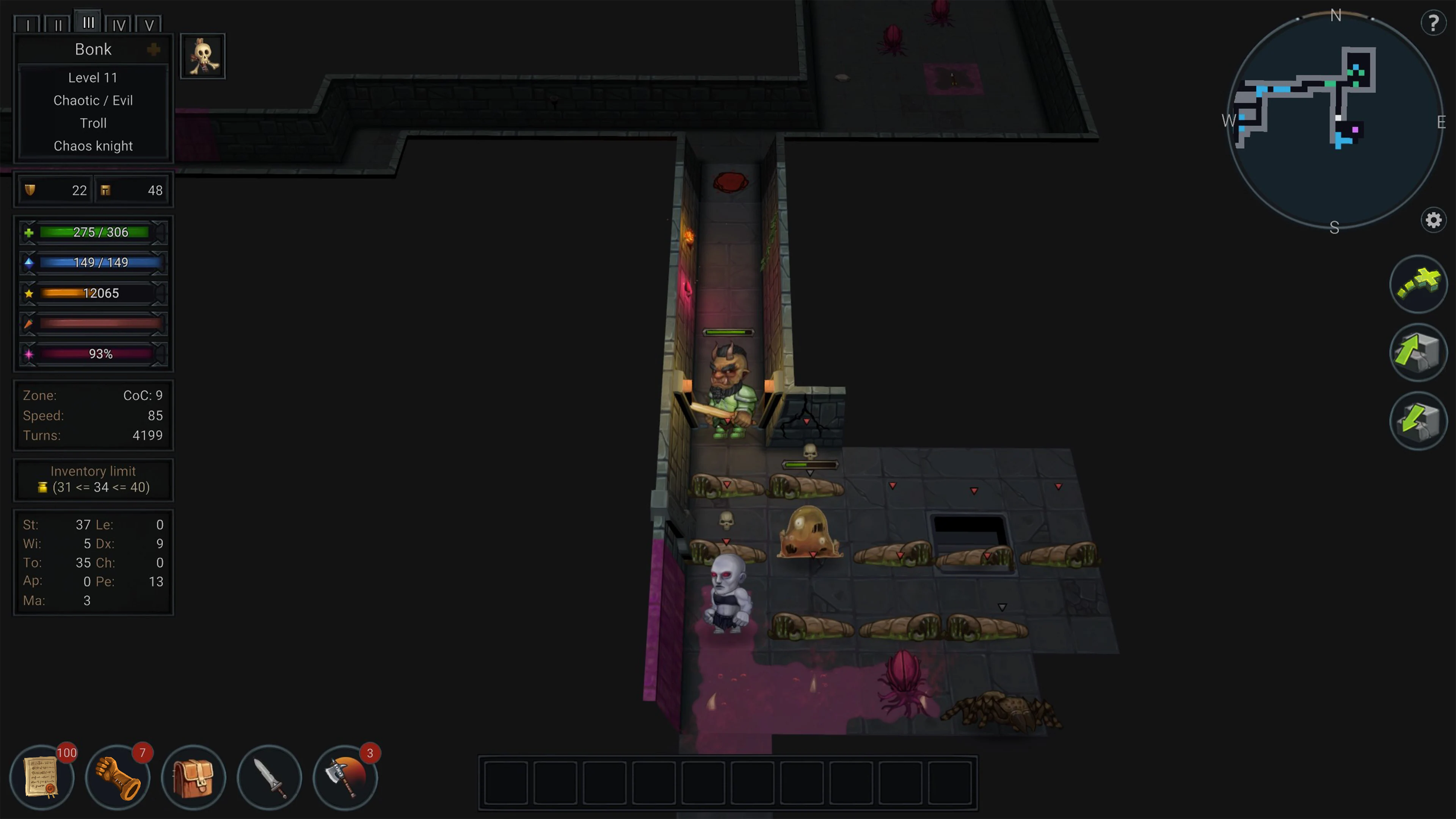Click the gold plus next to Bonk
1456x819 pixels.
[x=154, y=49]
